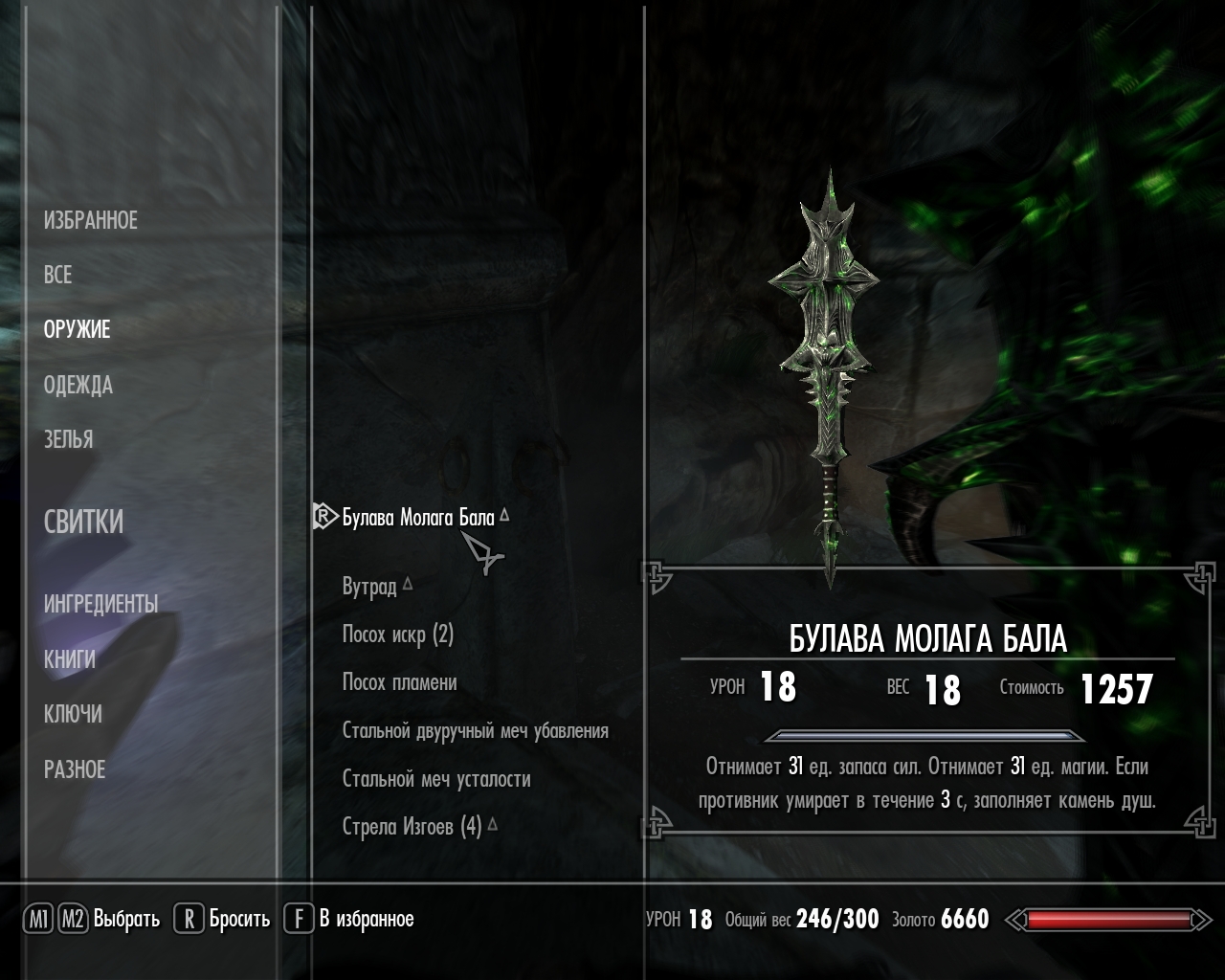Switch to the Свитки scrolls category
This screenshot has width=1225, height=980.
(x=83, y=522)
